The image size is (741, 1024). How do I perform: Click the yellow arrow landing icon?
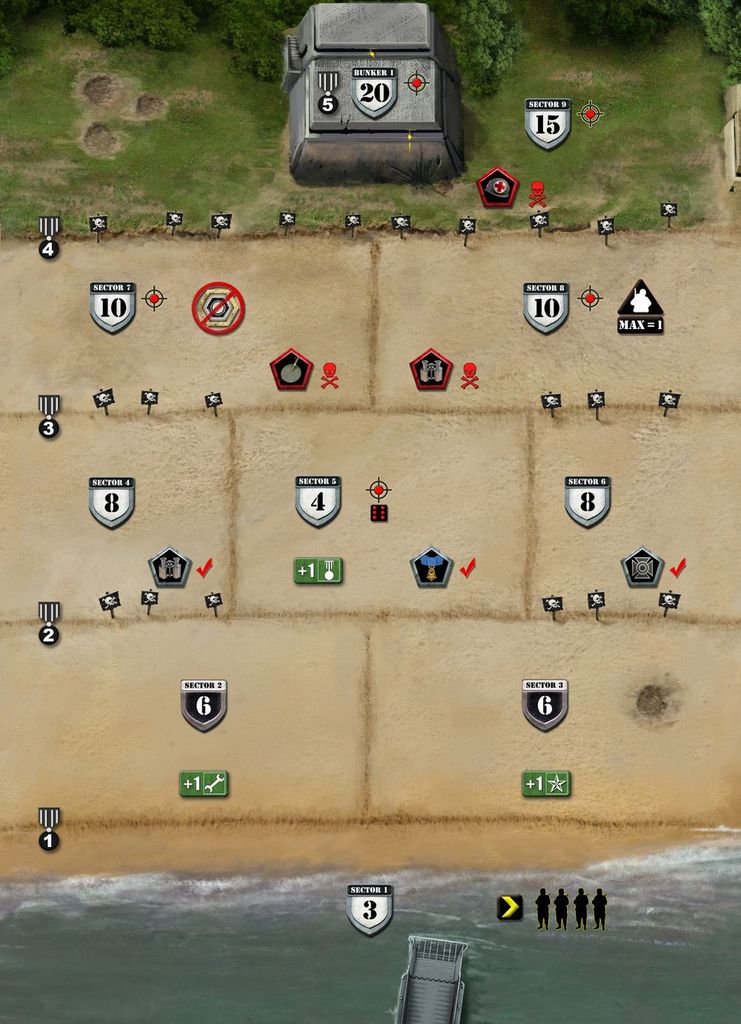click(x=510, y=907)
